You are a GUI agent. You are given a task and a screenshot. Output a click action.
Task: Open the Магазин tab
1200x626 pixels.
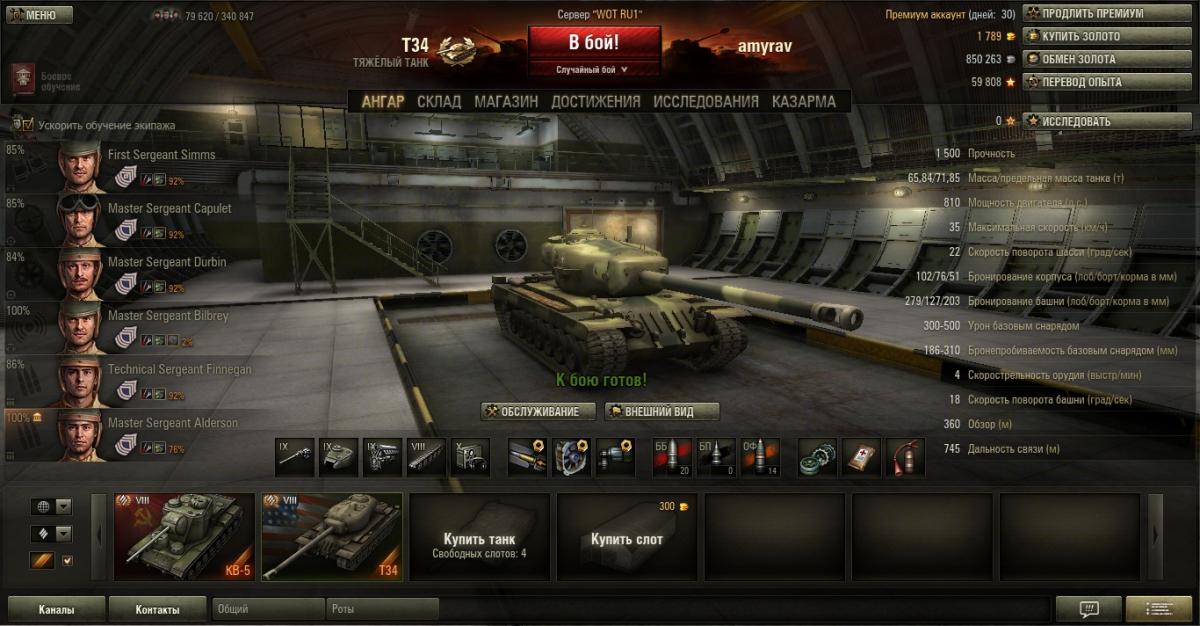[x=506, y=101]
